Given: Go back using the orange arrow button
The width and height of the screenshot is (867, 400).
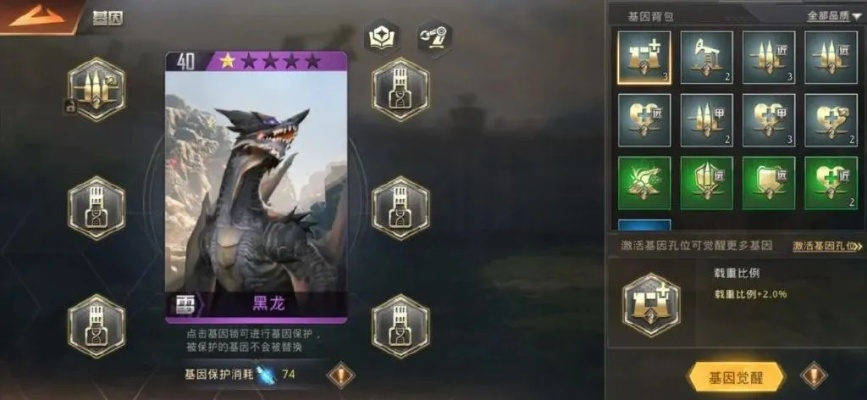Looking at the screenshot, I should tap(28, 15).
